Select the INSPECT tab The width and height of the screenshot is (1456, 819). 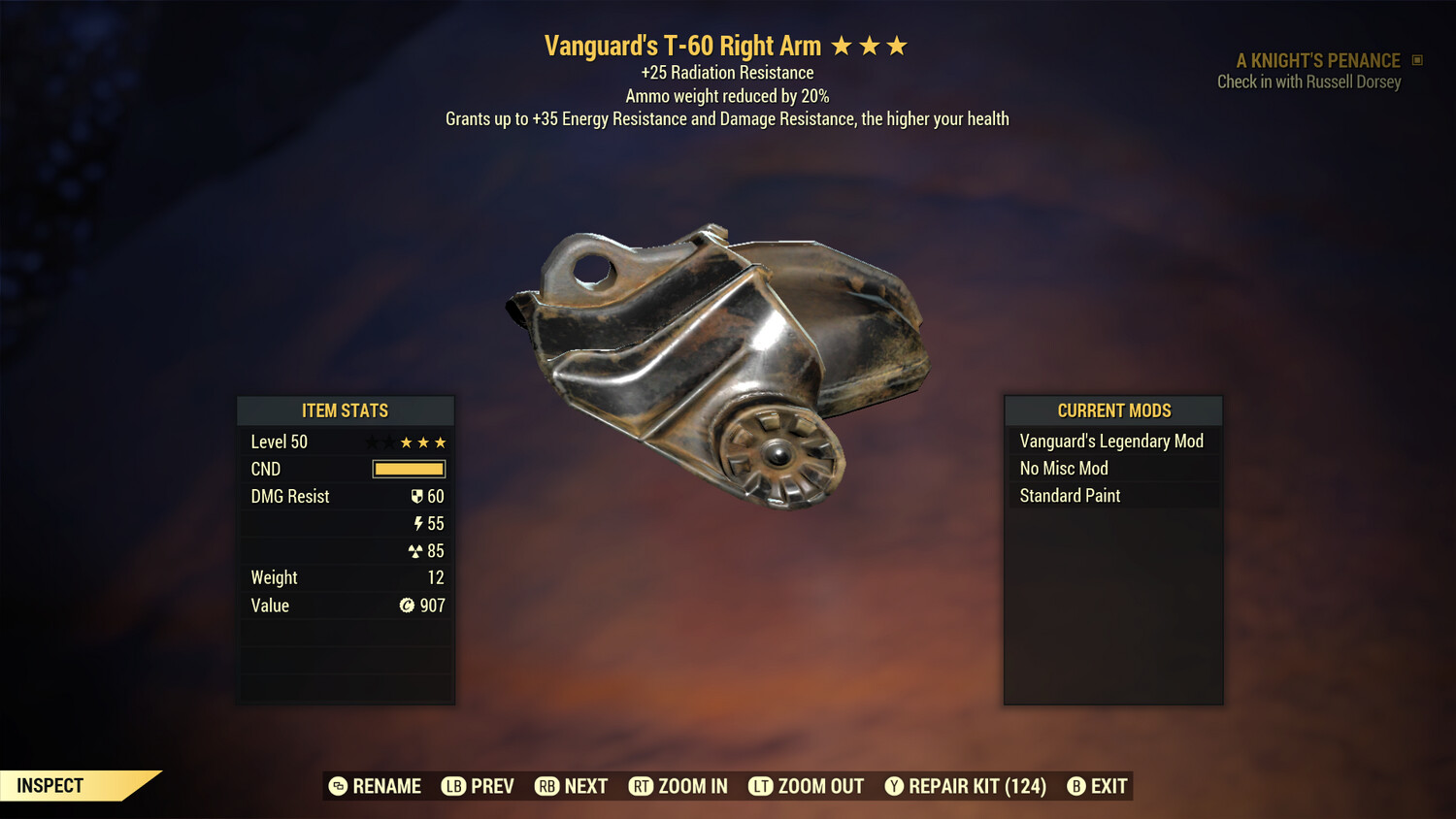(49, 785)
